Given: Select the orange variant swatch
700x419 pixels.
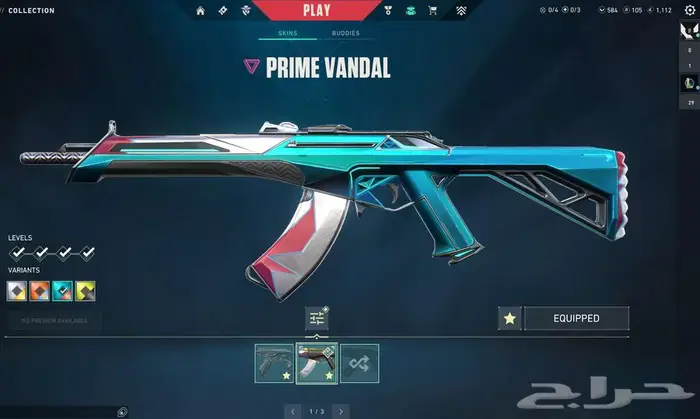Looking at the screenshot, I should (x=38, y=291).
